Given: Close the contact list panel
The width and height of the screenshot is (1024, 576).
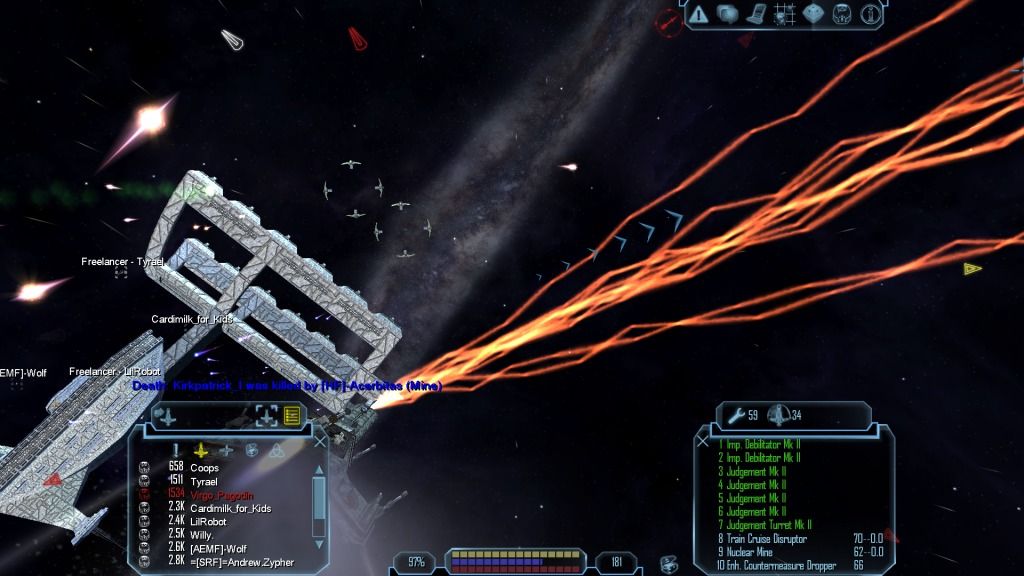Looking at the screenshot, I should click(320, 439).
